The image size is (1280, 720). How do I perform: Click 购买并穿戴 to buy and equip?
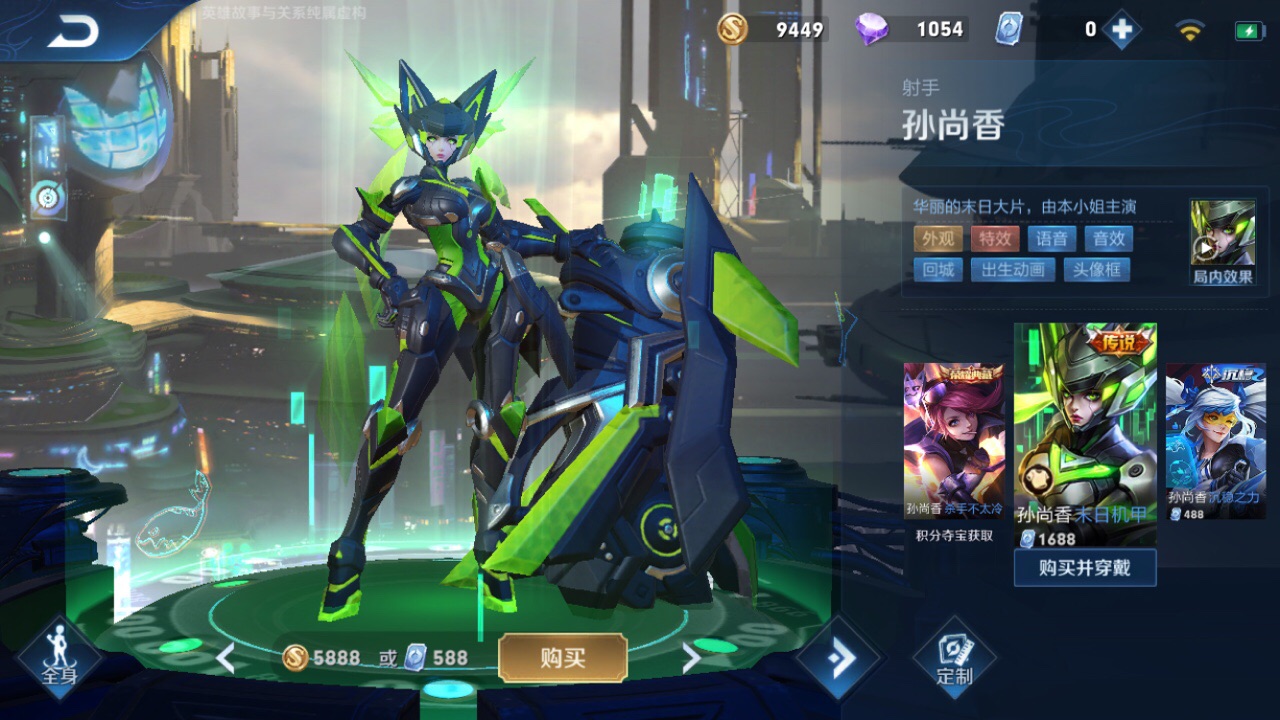click(1085, 568)
